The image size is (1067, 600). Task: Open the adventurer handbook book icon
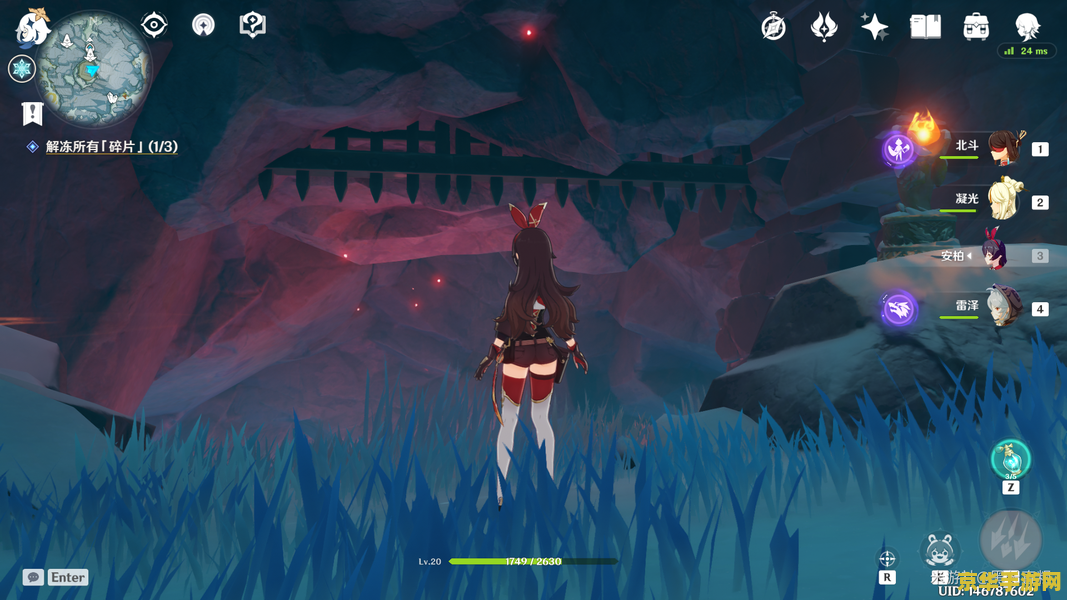(925, 27)
